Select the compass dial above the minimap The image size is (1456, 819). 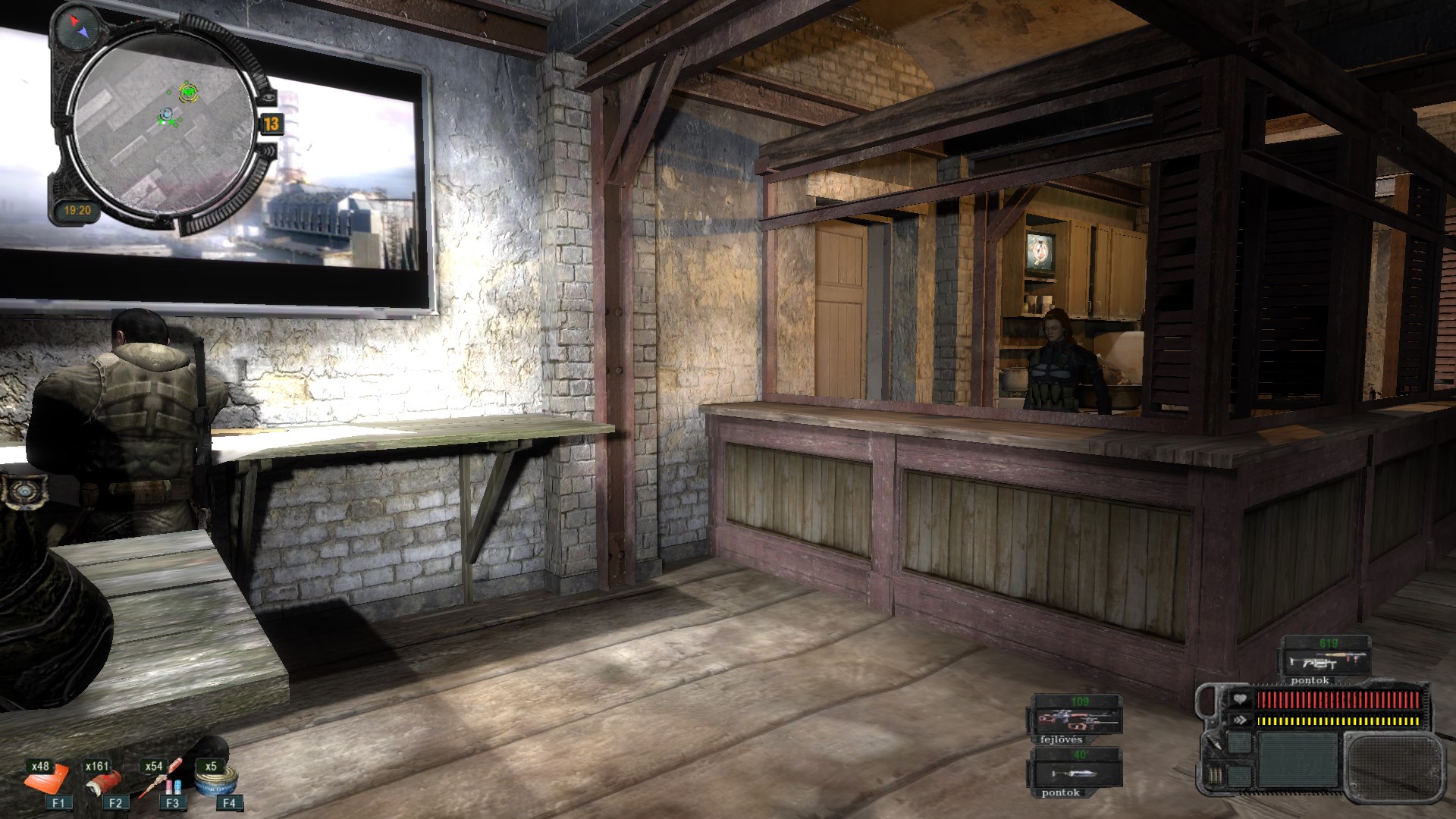pos(78,29)
